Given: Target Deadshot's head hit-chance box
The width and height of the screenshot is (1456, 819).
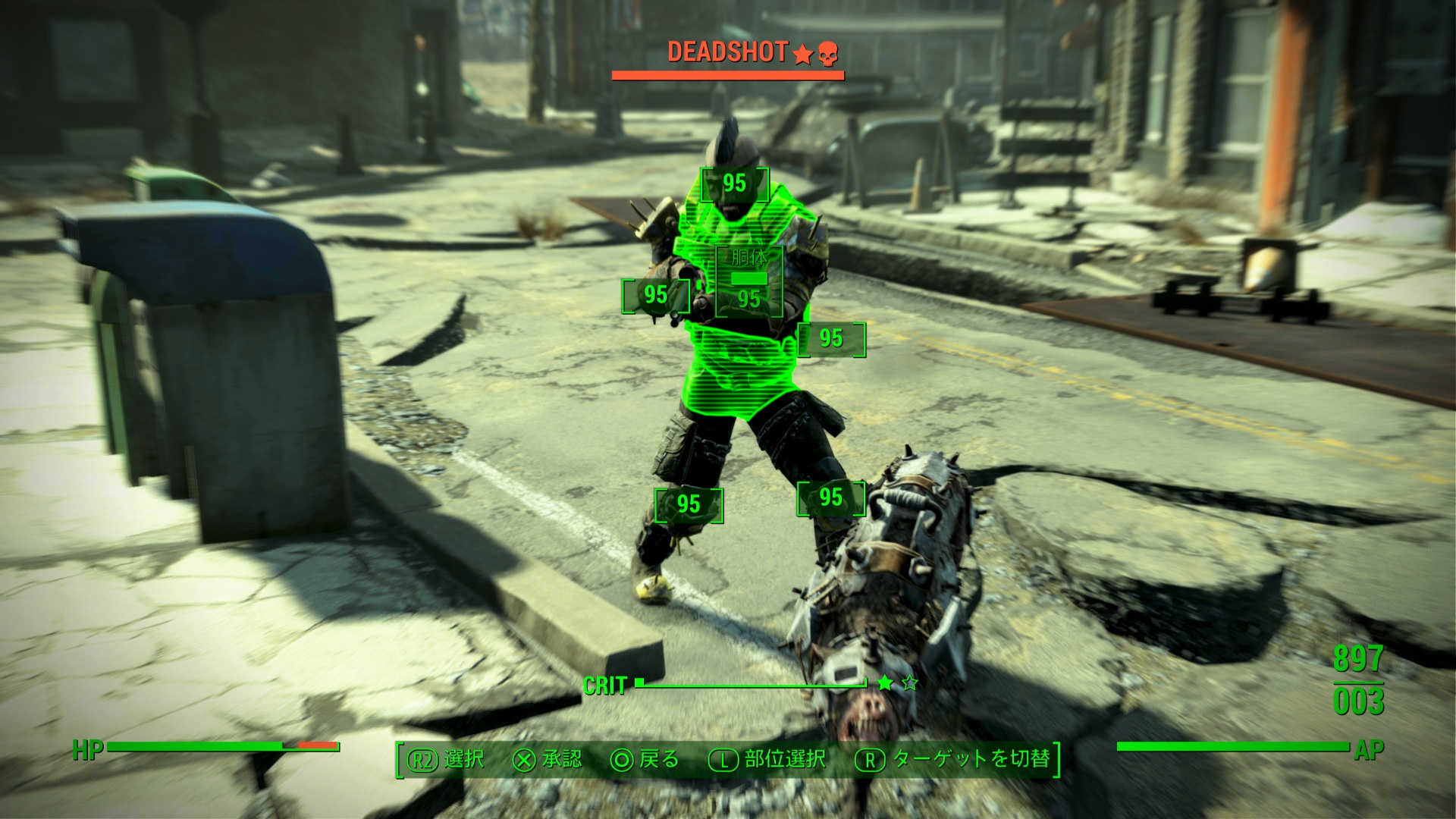Looking at the screenshot, I should (734, 184).
